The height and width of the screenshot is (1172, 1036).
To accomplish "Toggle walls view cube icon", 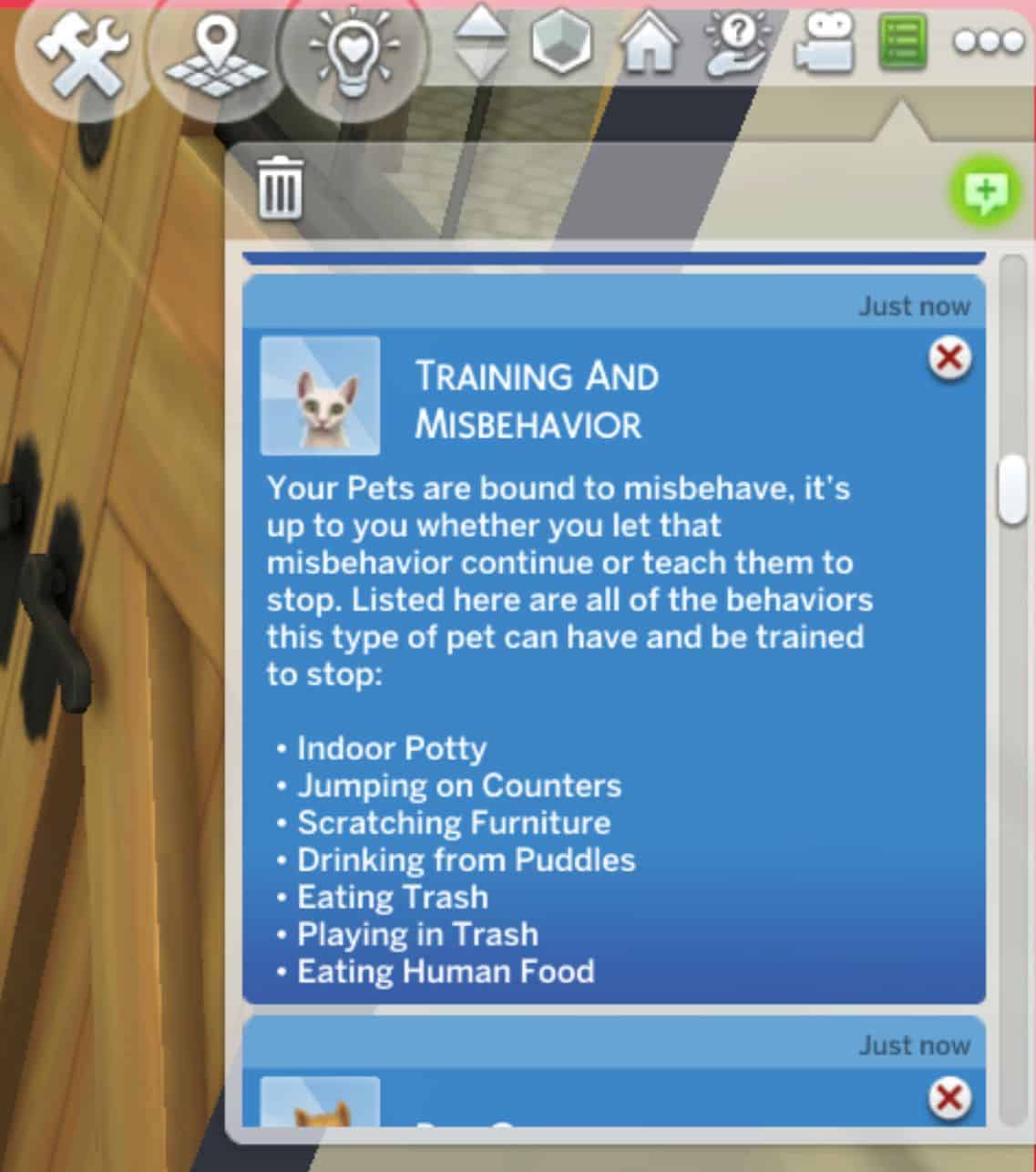I will pos(562,43).
